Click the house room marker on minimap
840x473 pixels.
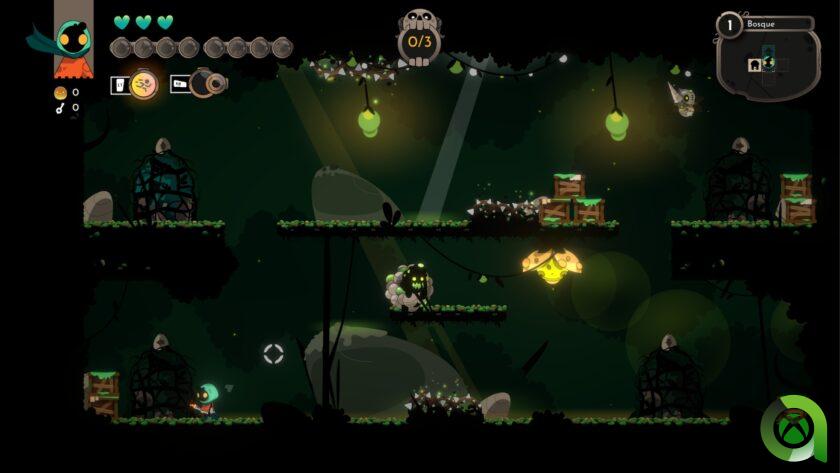pos(754,65)
